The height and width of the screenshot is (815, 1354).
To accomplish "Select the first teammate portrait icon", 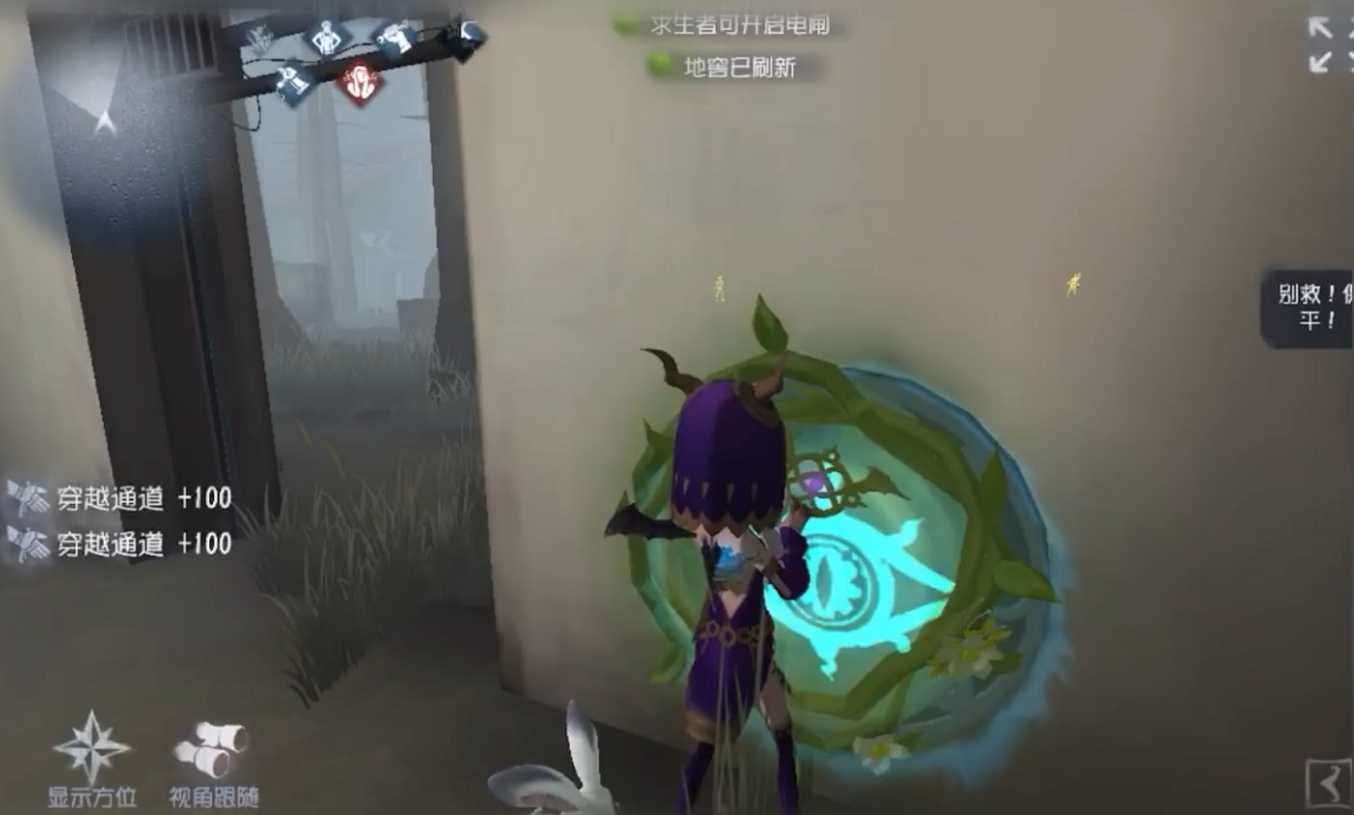I will click(x=259, y=39).
